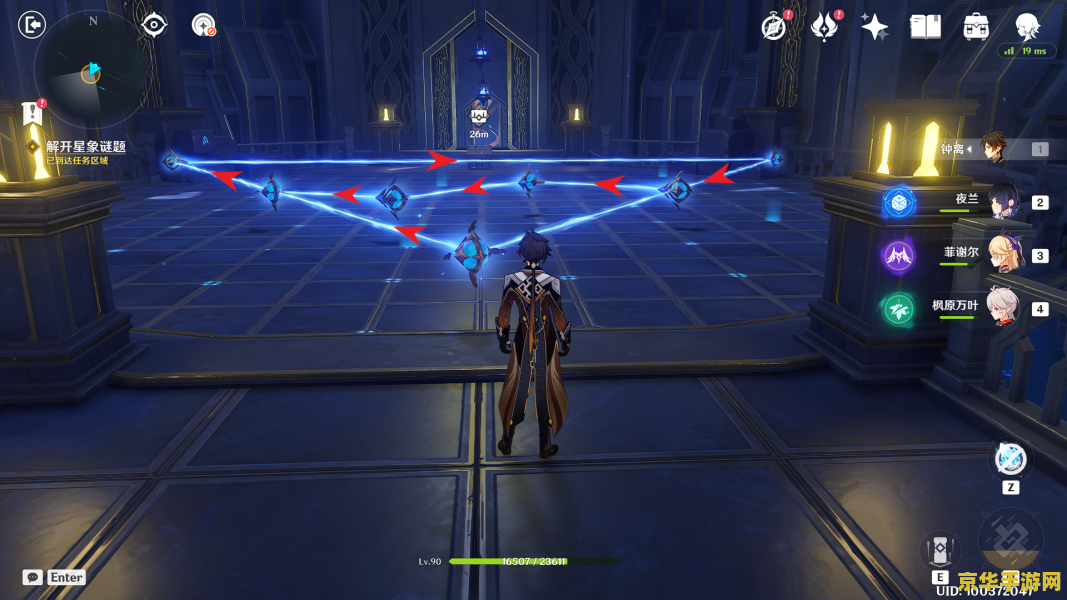Click the circular minimap
The height and width of the screenshot is (600, 1067).
[x=91, y=70]
